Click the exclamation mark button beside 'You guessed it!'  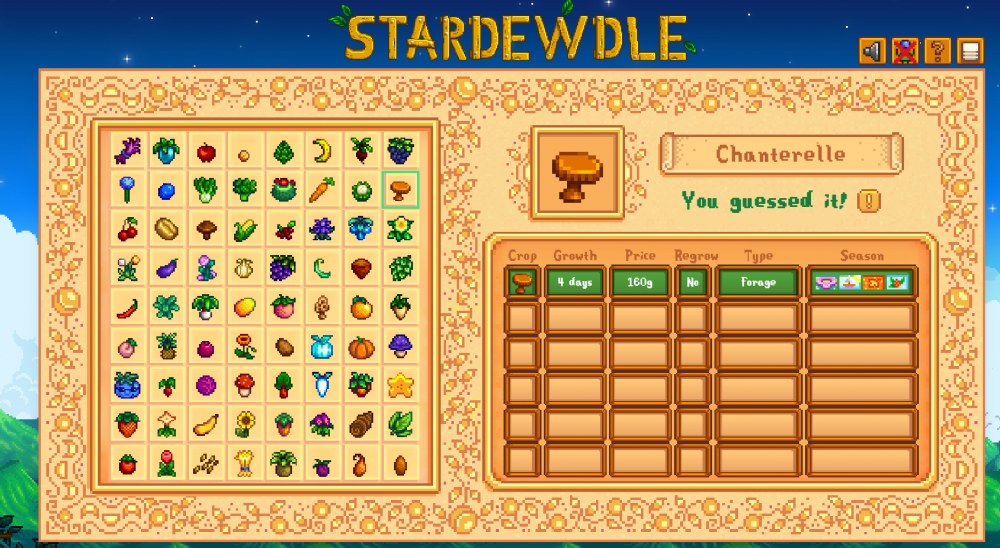tap(869, 201)
